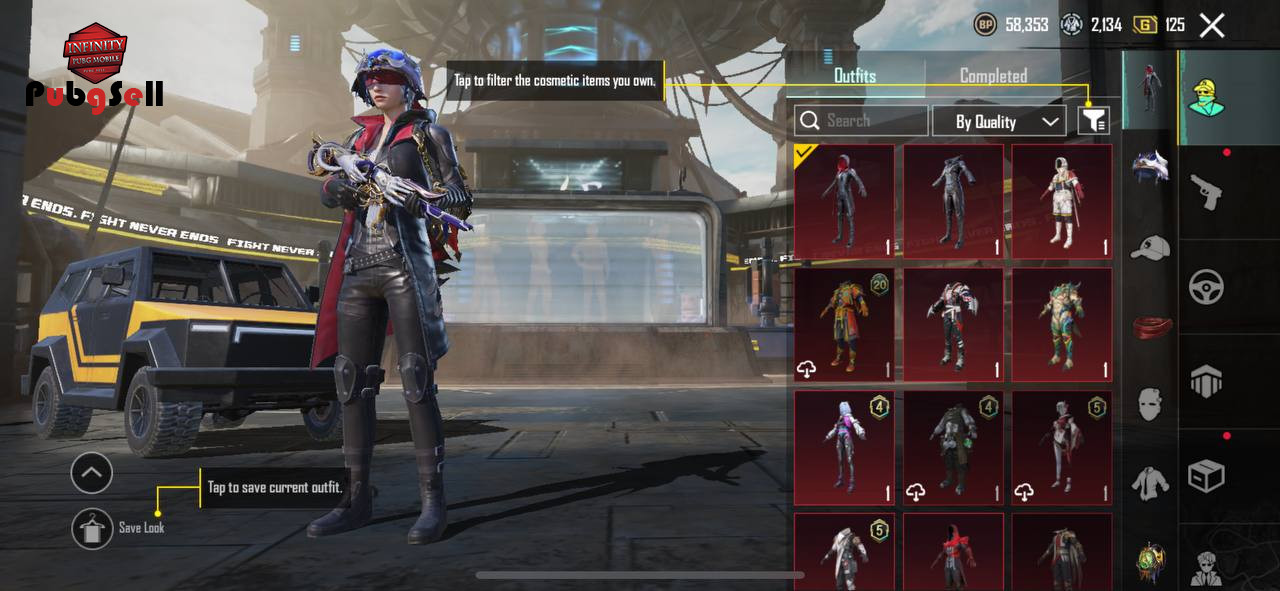Open the cardboard box category
1280x591 pixels.
[1206, 476]
